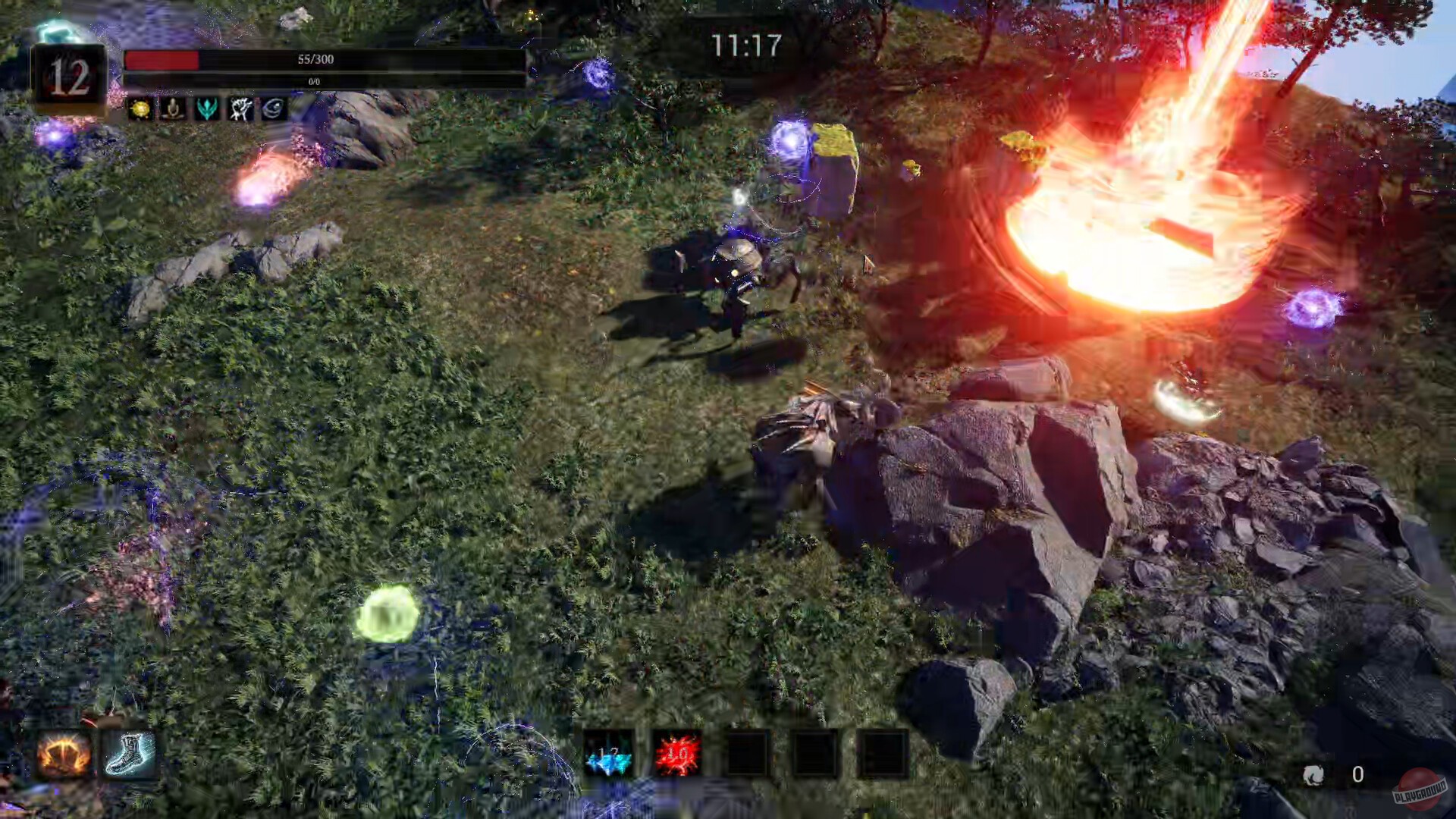Click the currency swirl icon beside the zero
1456x819 pixels.
coord(1316,775)
